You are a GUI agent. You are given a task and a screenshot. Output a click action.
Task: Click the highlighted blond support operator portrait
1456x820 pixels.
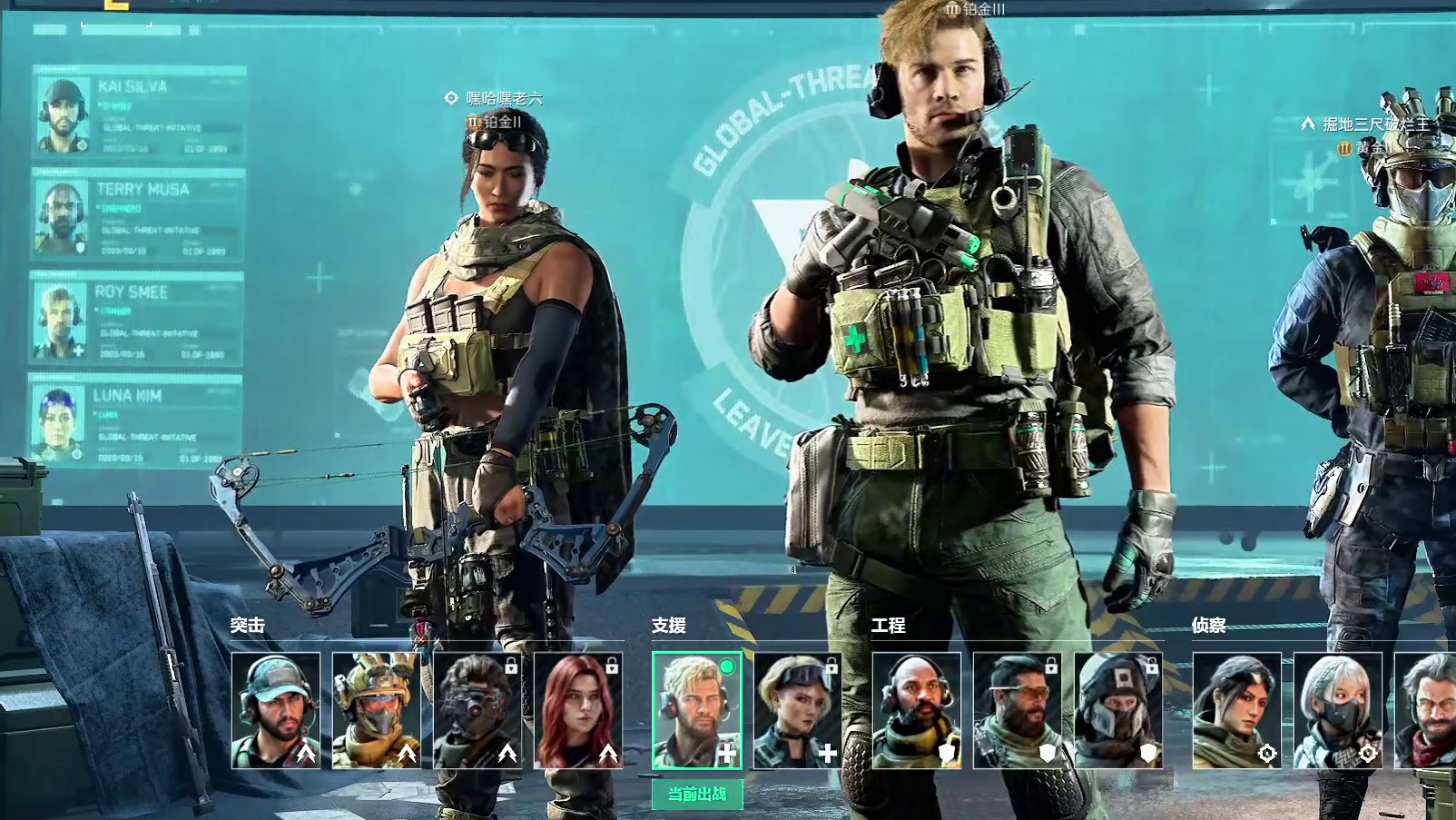pyautogui.click(x=696, y=710)
